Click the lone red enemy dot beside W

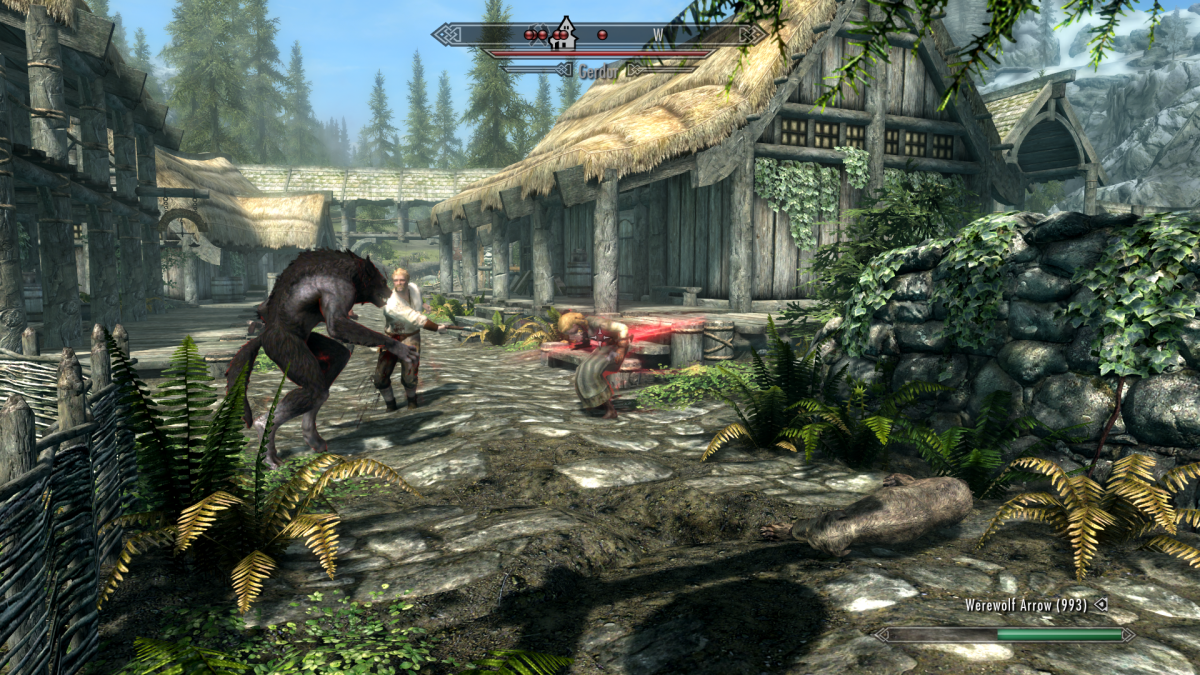pyautogui.click(x=602, y=35)
